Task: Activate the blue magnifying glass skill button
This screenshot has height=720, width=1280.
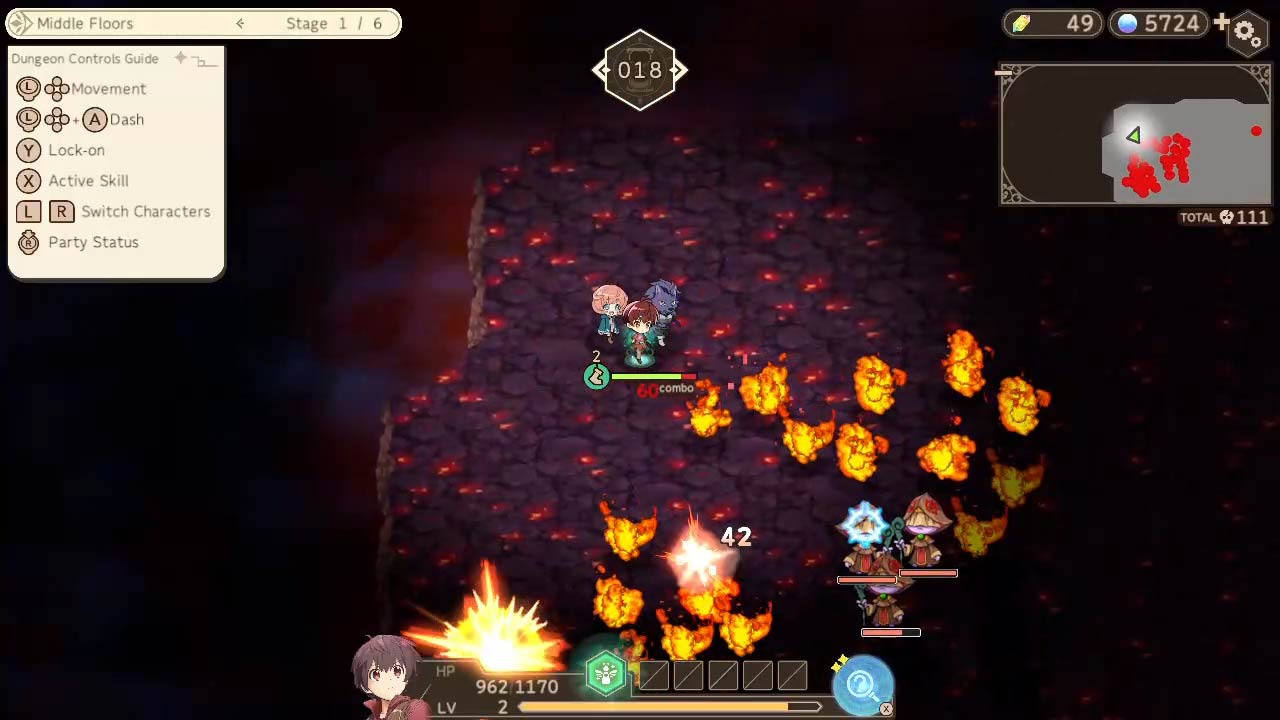Action: coord(861,682)
